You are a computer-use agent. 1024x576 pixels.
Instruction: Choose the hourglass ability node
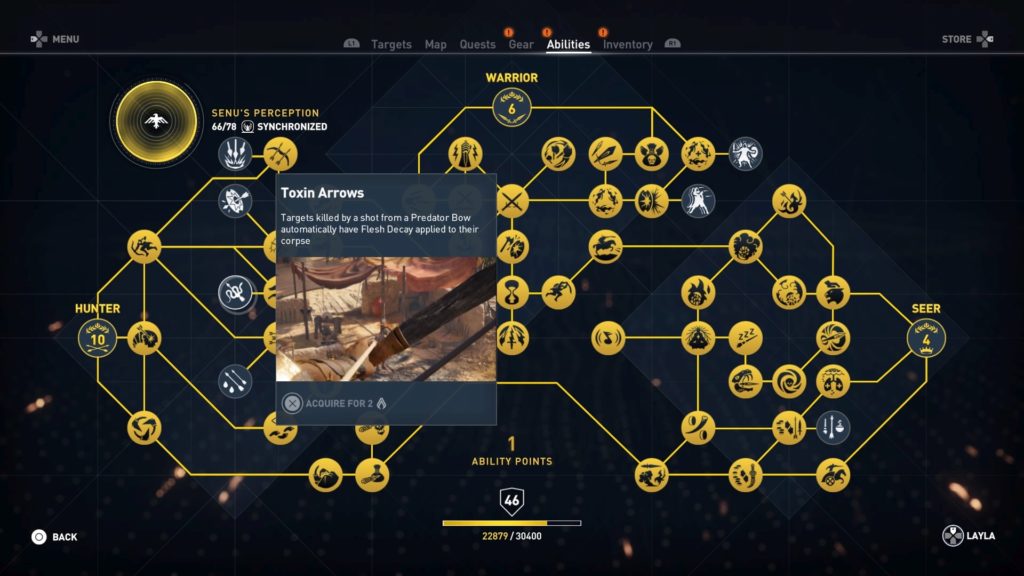coord(512,292)
